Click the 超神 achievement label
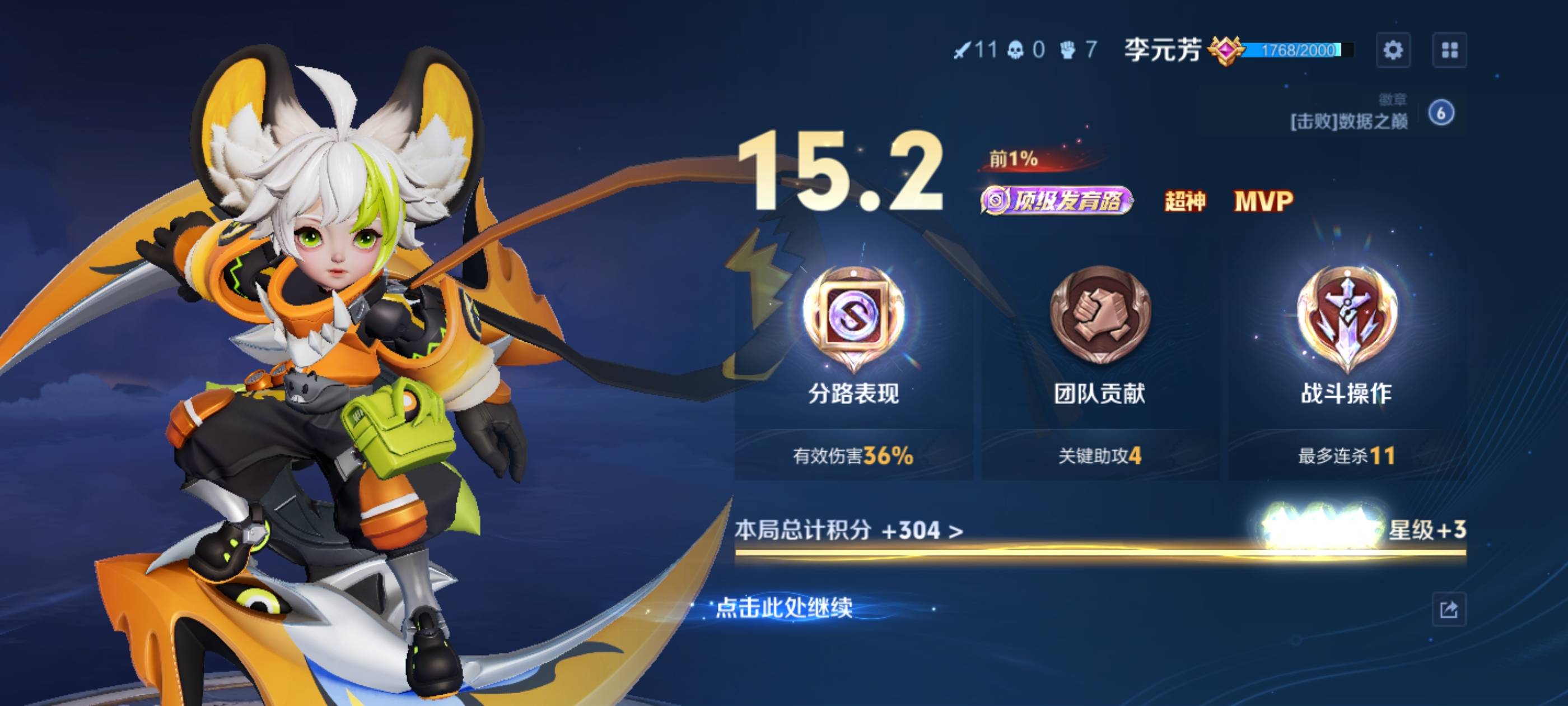 pos(1184,203)
